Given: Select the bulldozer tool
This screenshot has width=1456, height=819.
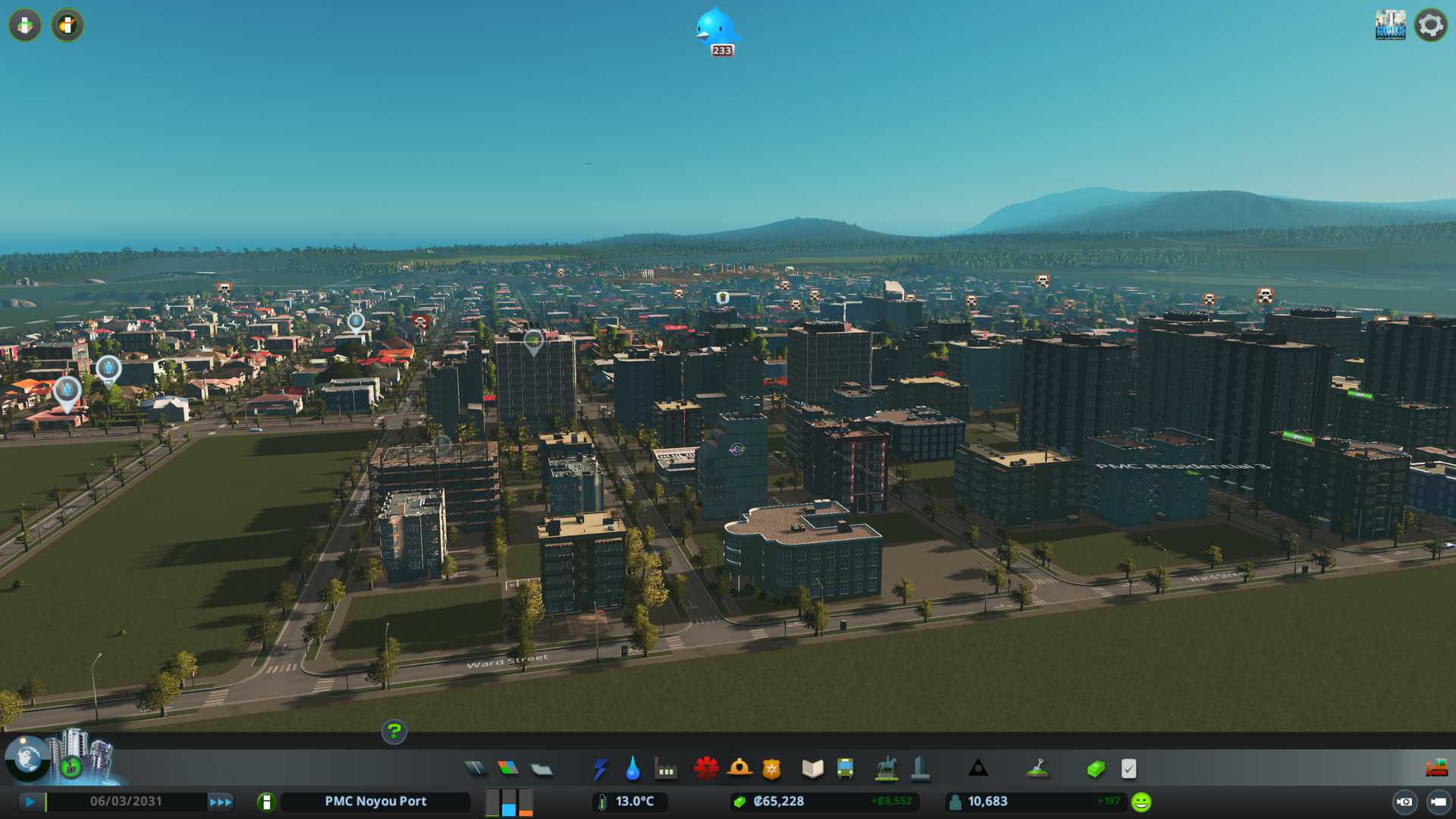Looking at the screenshot, I should tap(1436, 769).
